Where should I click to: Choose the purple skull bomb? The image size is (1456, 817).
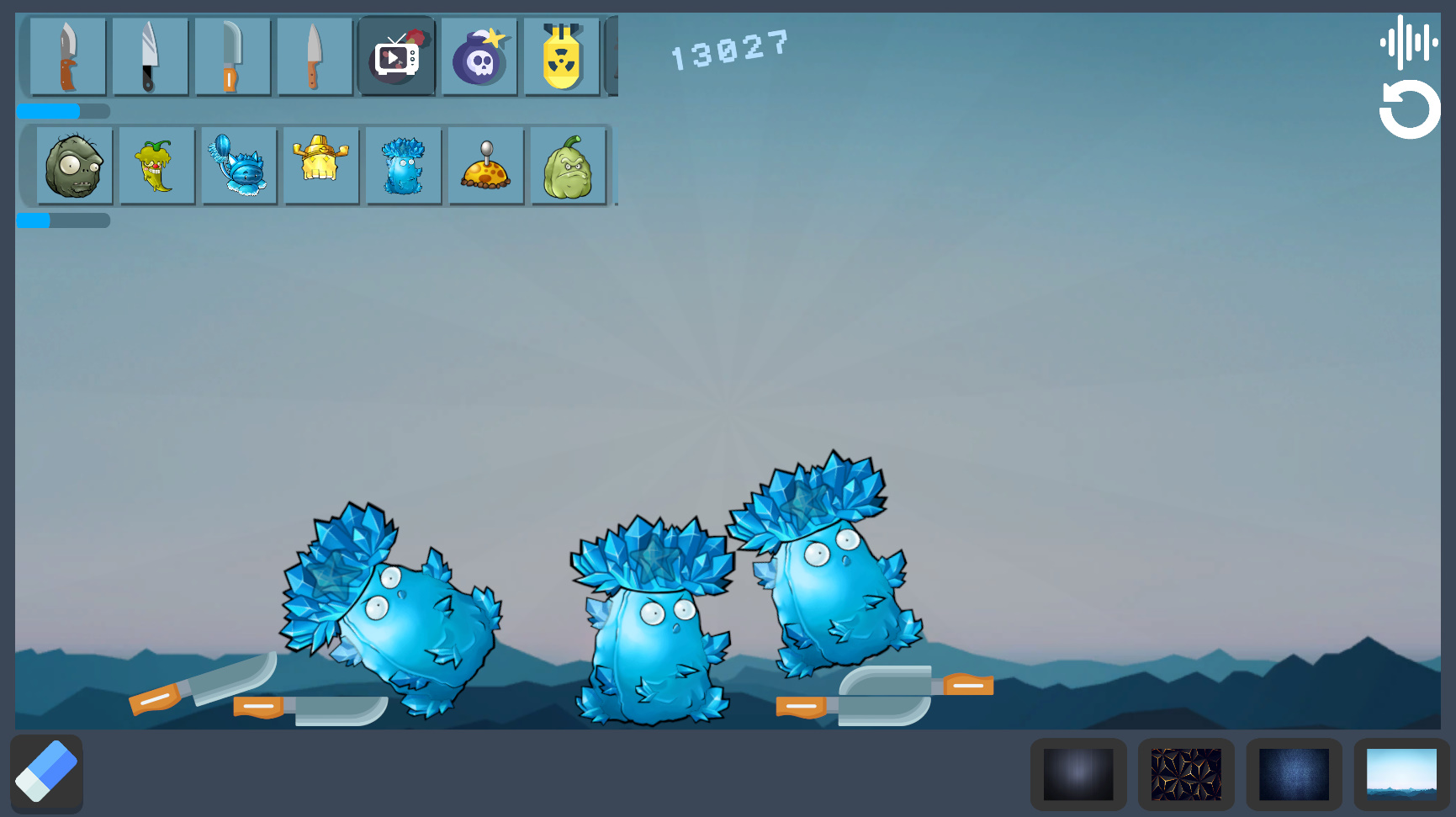479,56
